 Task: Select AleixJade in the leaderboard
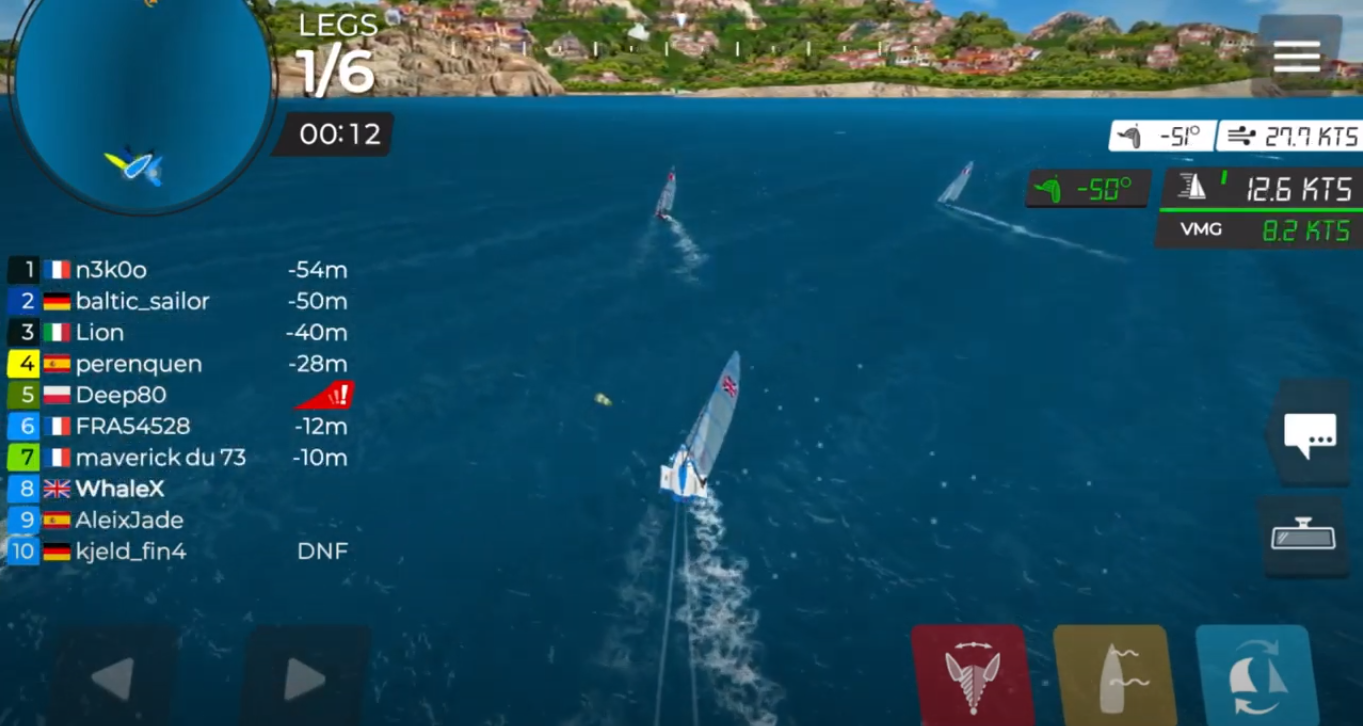pyautogui.click(x=129, y=520)
